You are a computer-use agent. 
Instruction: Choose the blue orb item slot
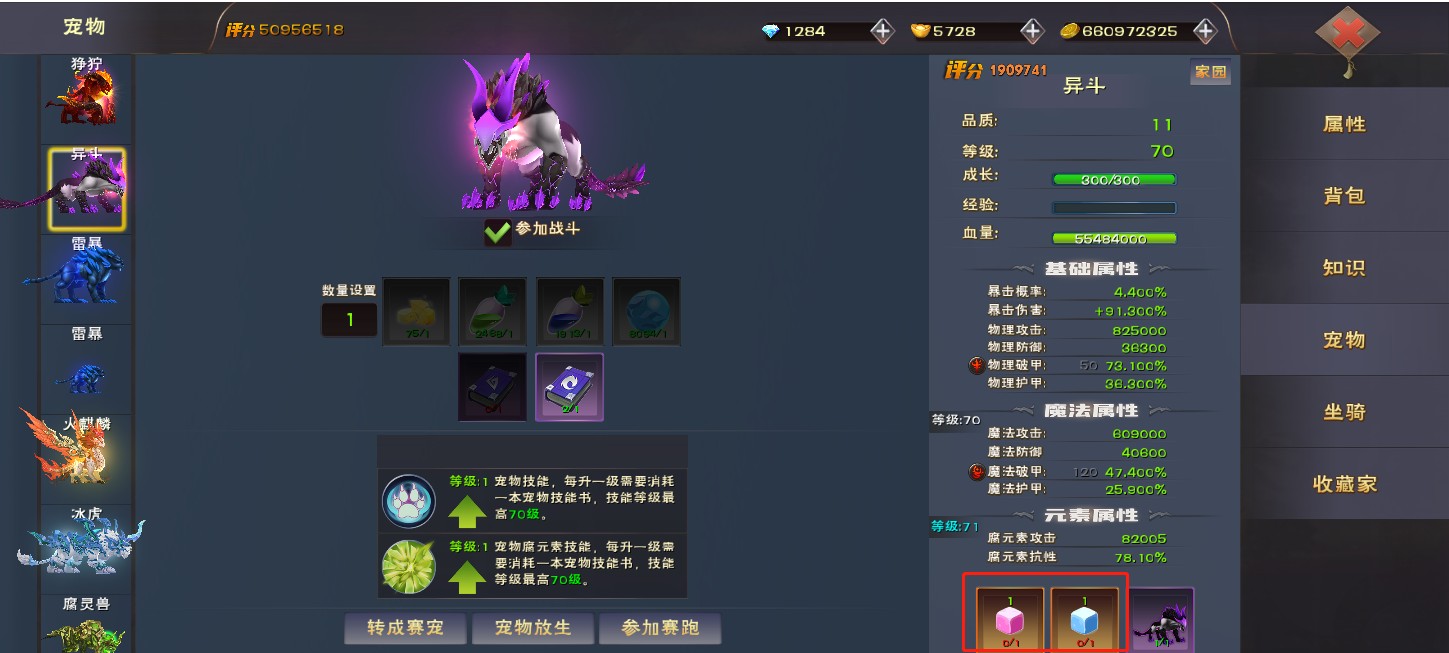click(x=646, y=311)
